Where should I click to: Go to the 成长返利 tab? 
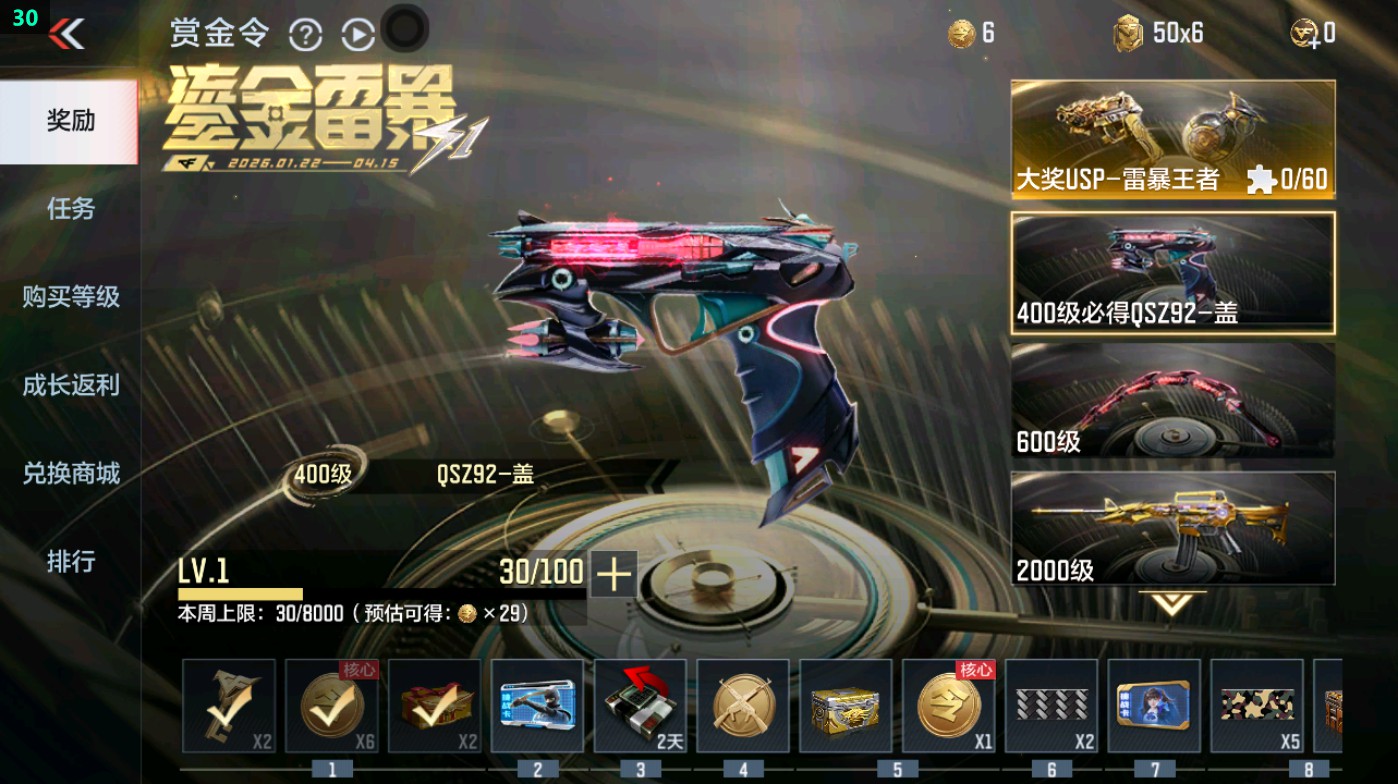point(68,385)
